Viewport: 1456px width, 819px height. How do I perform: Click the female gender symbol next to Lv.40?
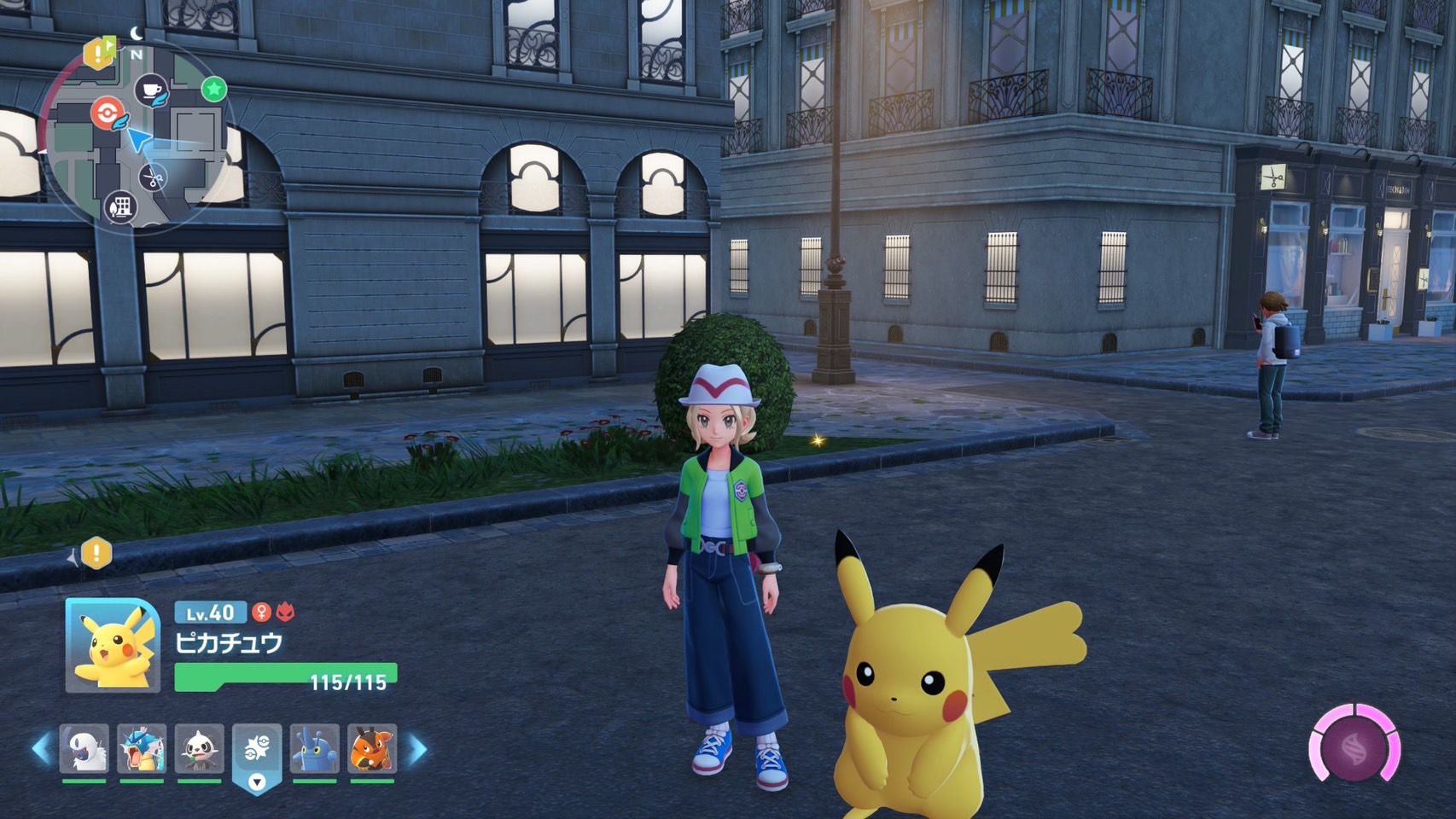[x=261, y=612]
